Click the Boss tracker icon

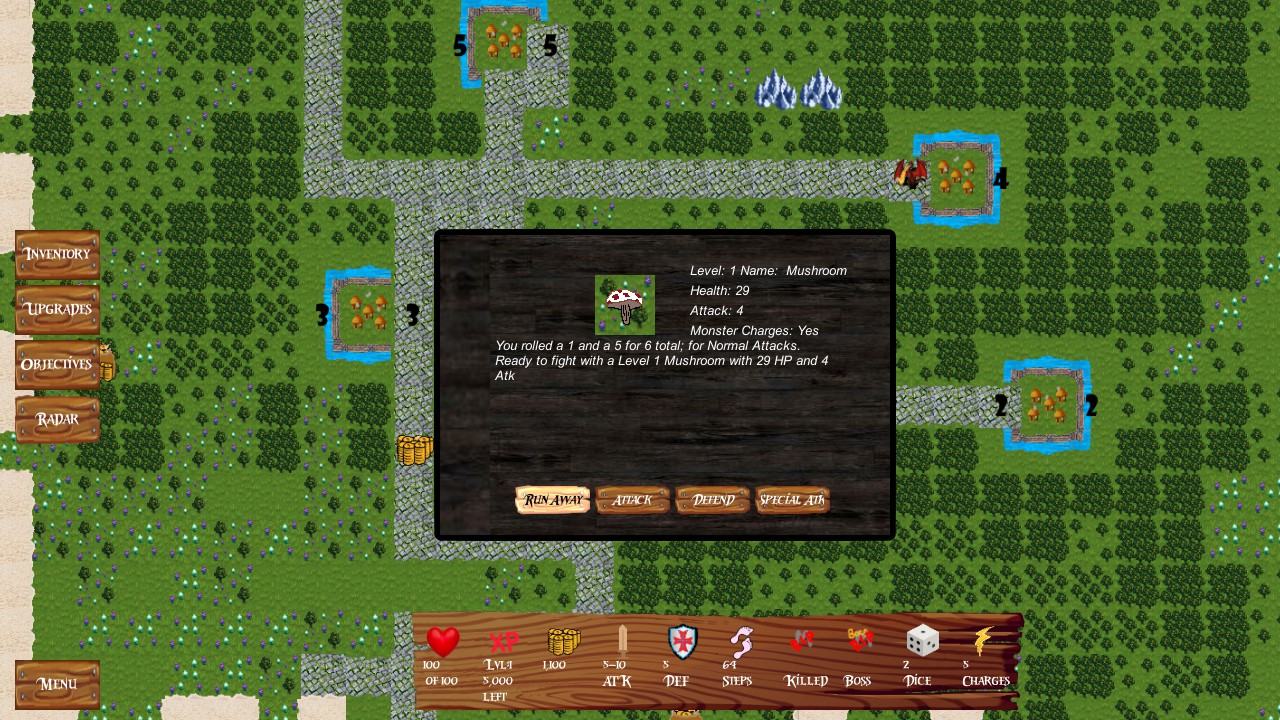(857, 640)
